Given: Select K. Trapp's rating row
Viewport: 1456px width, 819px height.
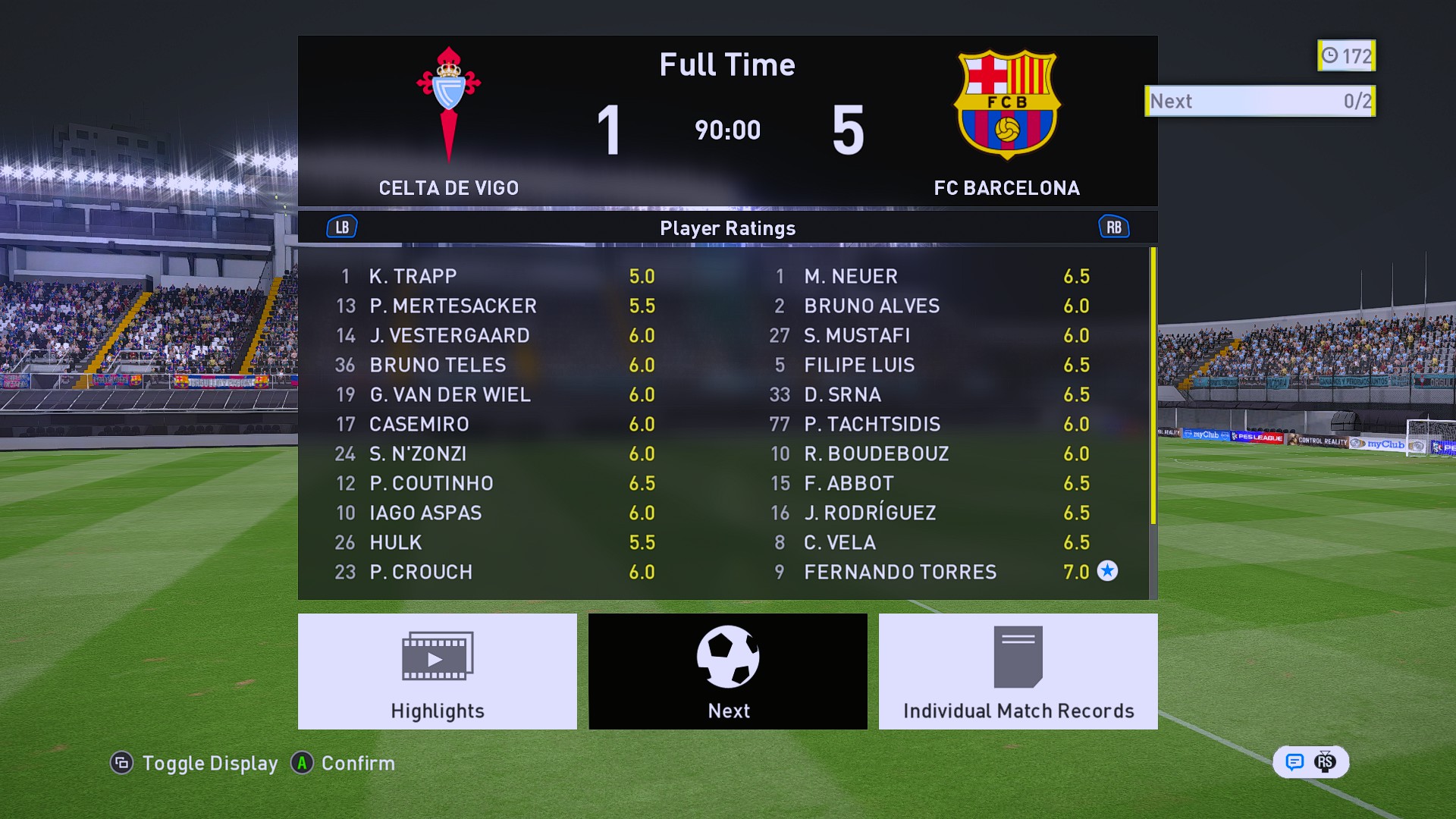Looking at the screenshot, I should 496,276.
